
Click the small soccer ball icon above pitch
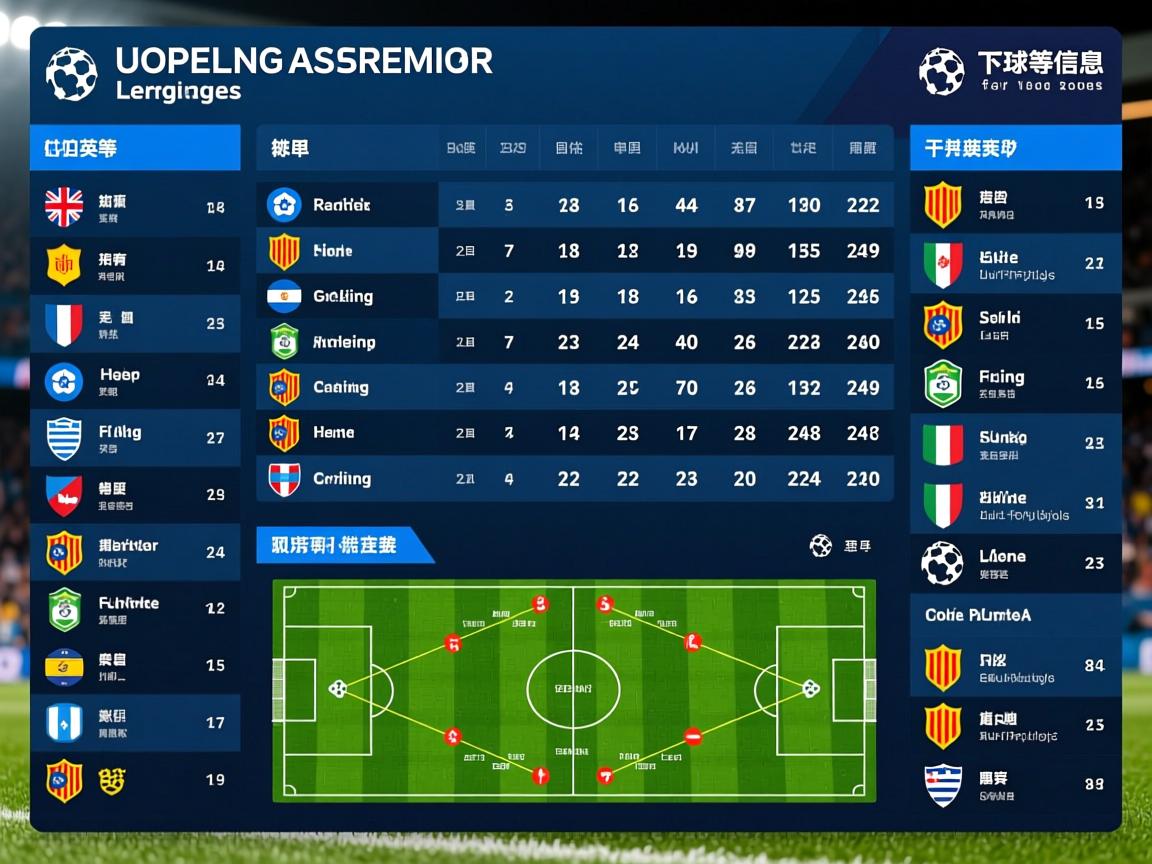tap(821, 545)
